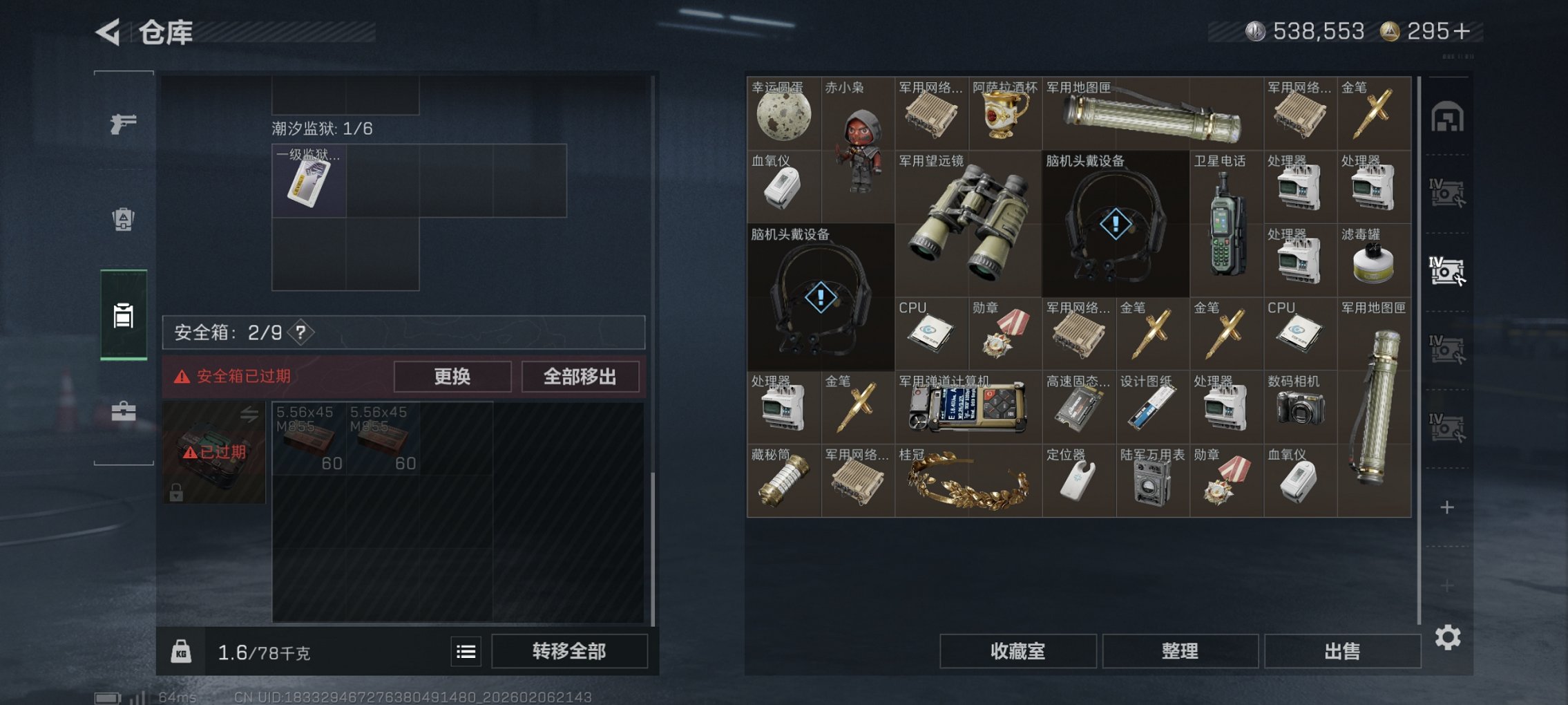
Task: Click the question mark toggle next to 安全箱 2/9
Action: coord(302,332)
